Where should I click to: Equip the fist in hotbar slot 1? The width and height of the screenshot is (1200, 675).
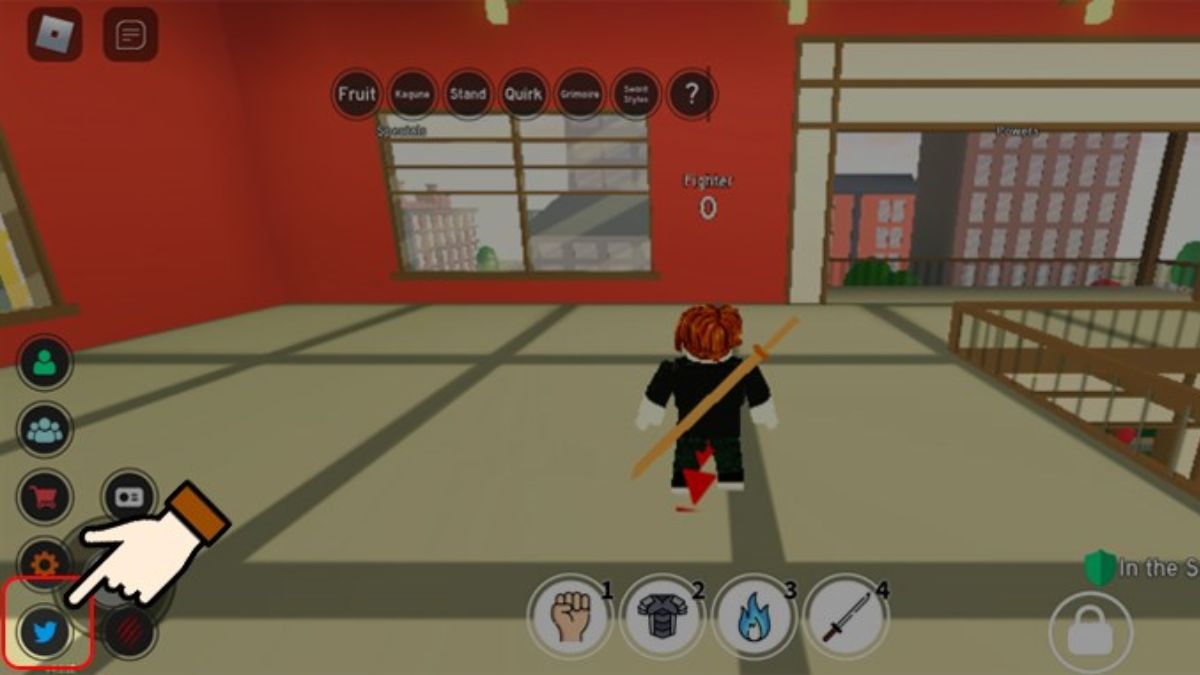point(569,615)
